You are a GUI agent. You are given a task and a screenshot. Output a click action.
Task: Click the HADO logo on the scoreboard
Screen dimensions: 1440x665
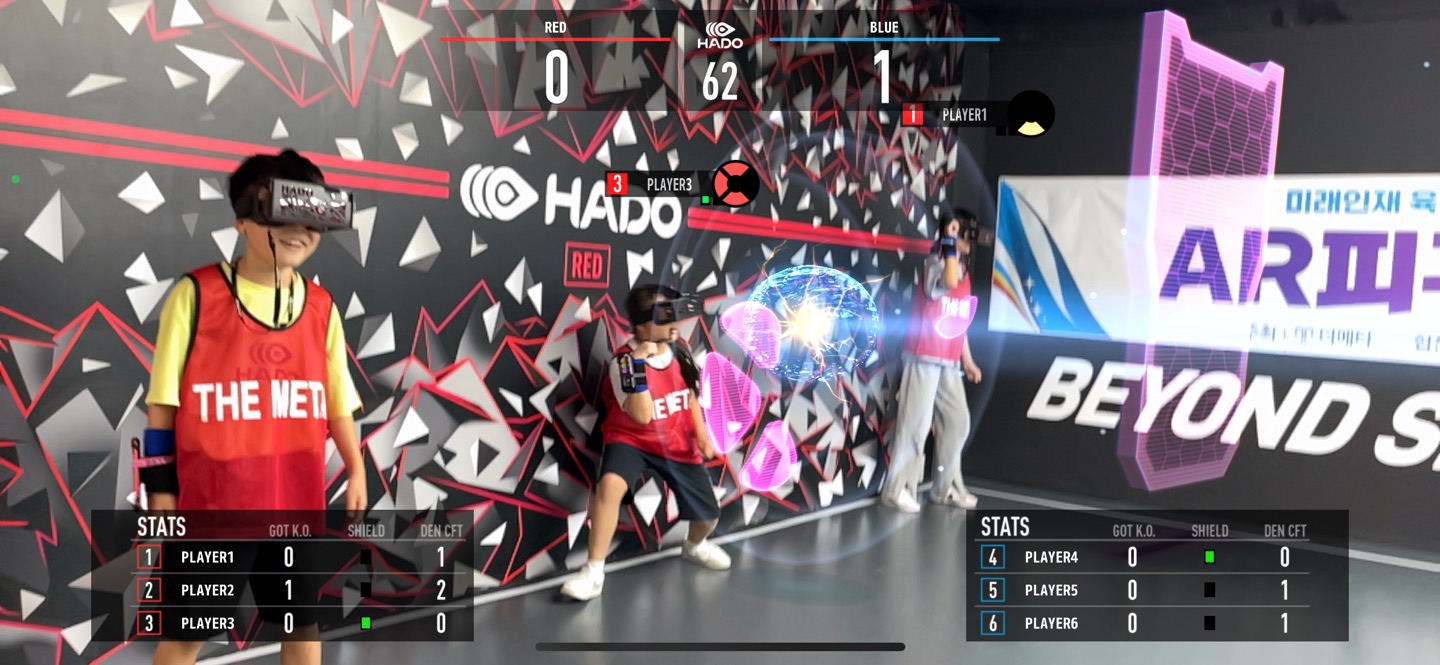point(720,35)
